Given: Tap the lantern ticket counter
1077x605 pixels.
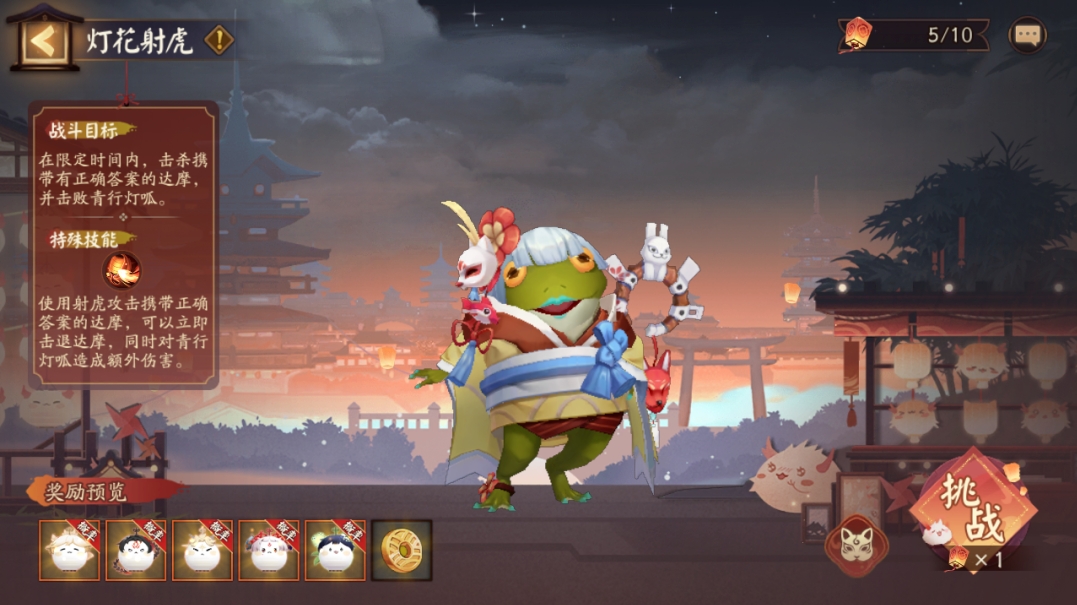Looking at the screenshot, I should pos(915,36).
